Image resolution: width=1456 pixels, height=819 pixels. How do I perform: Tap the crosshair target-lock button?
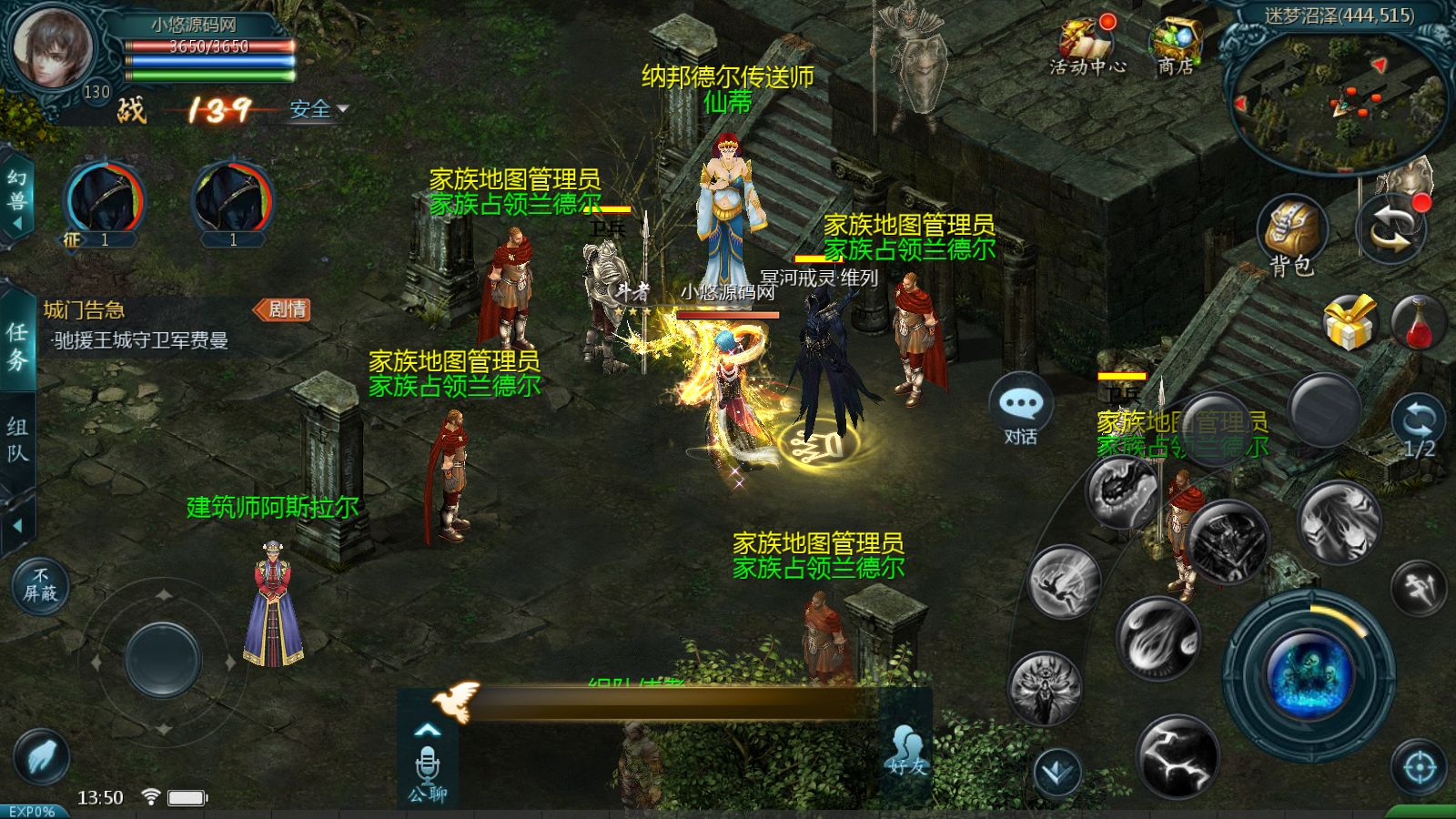[x=1420, y=768]
